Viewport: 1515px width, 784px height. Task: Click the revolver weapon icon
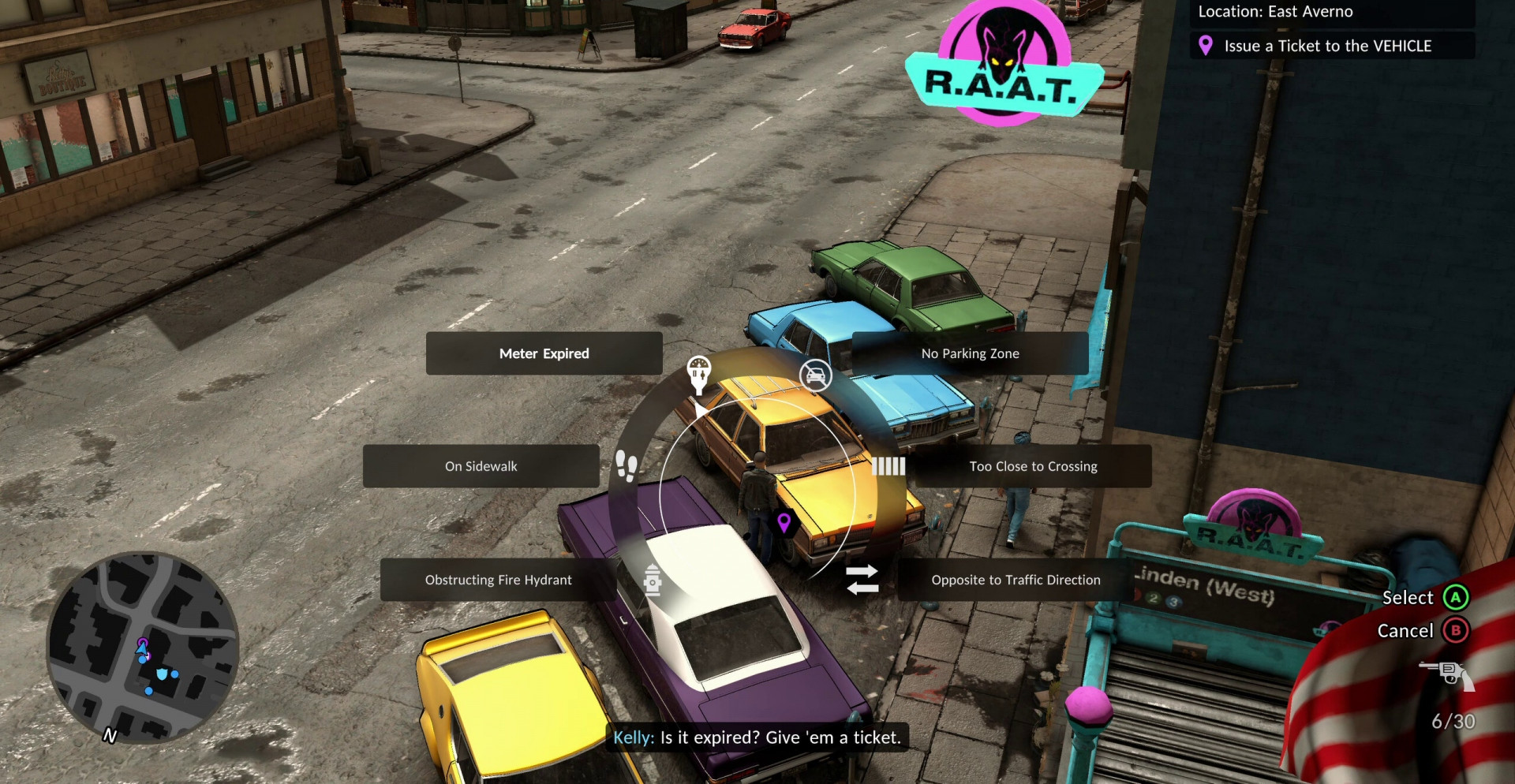(1448, 674)
